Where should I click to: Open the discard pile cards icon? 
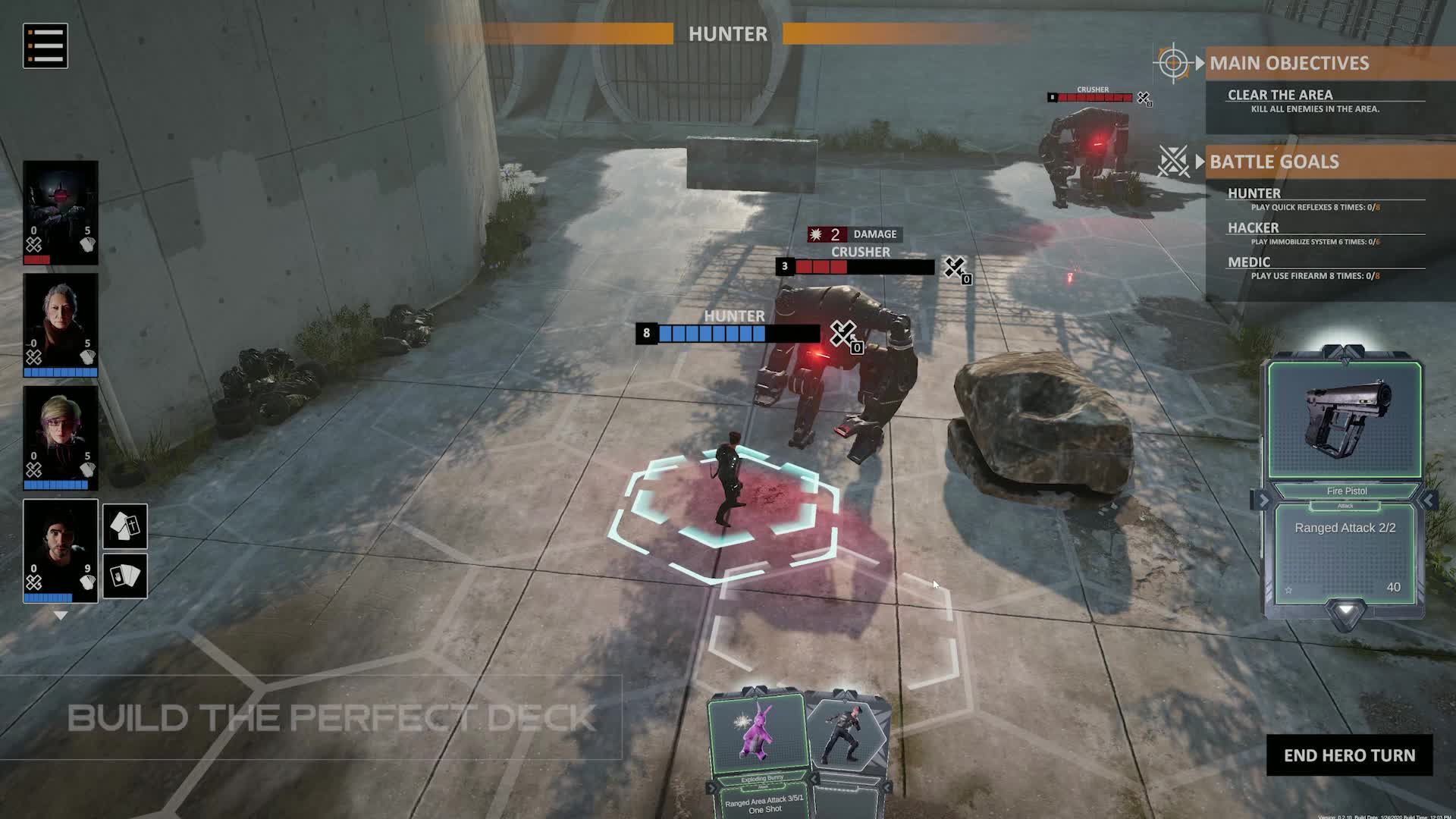coord(125,526)
